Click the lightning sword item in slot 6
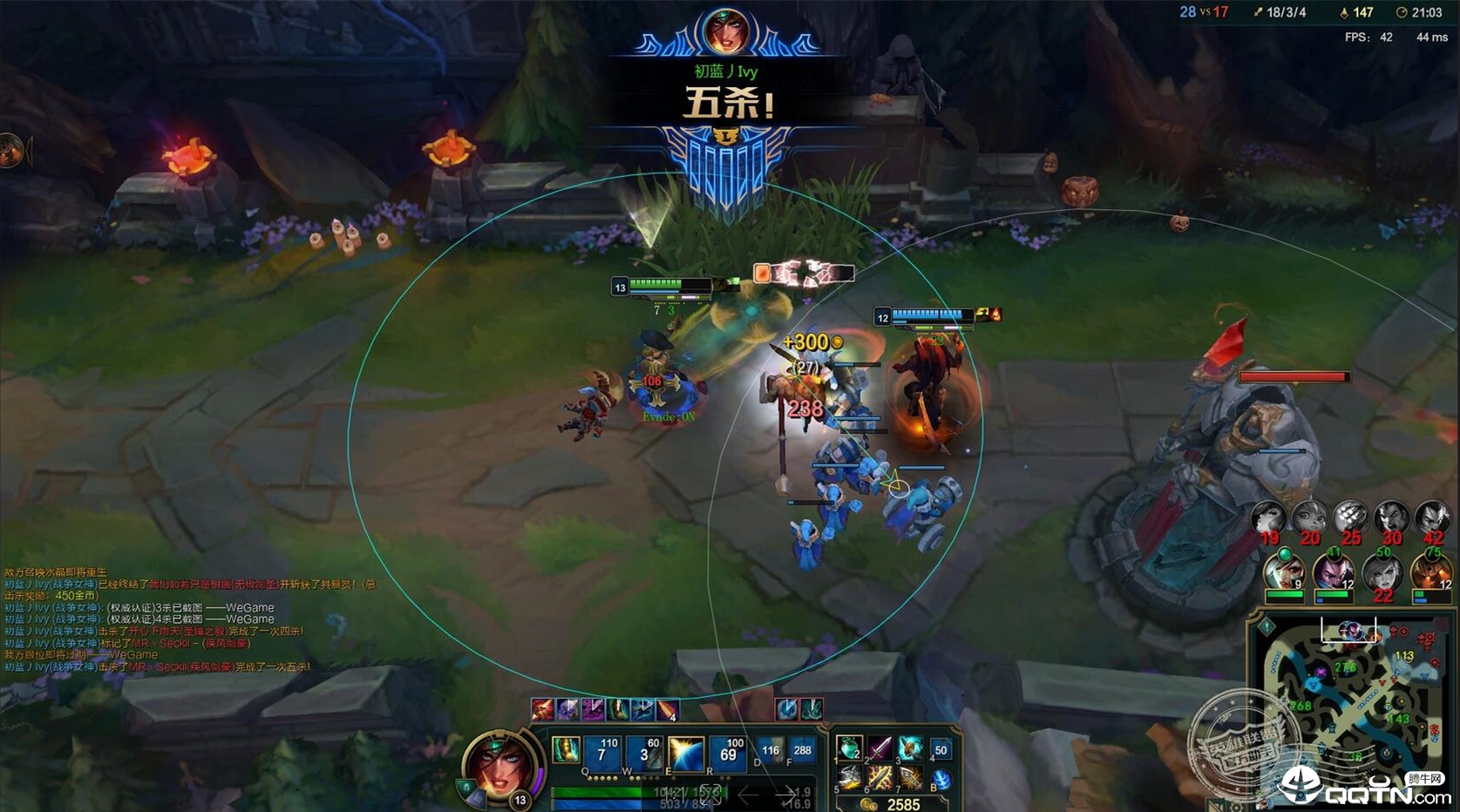This screenshot has height=812, width=1460. pyautogui.click(x=879, y=778)
